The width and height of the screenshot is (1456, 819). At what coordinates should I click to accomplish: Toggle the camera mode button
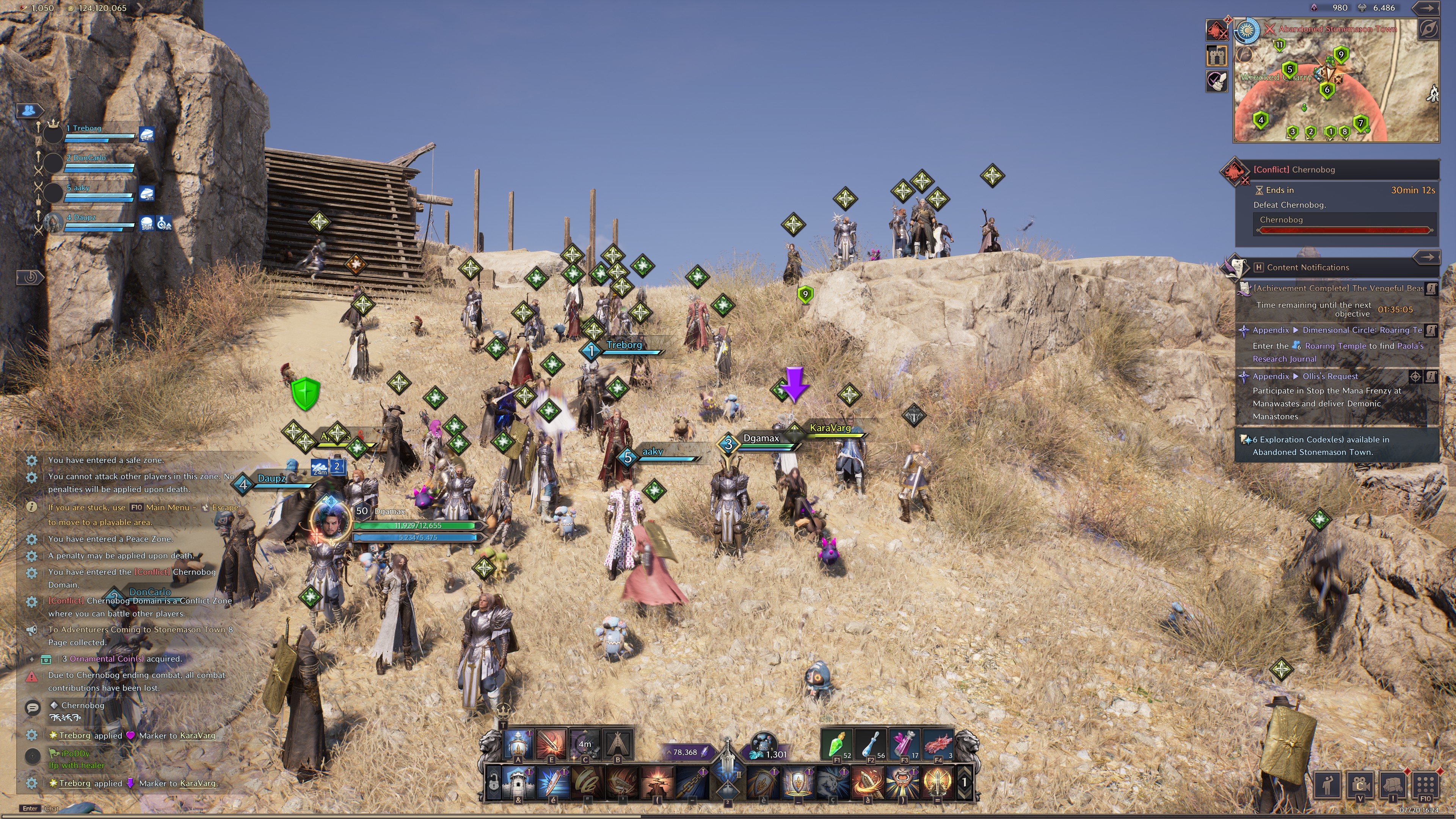coord(1359,784)
